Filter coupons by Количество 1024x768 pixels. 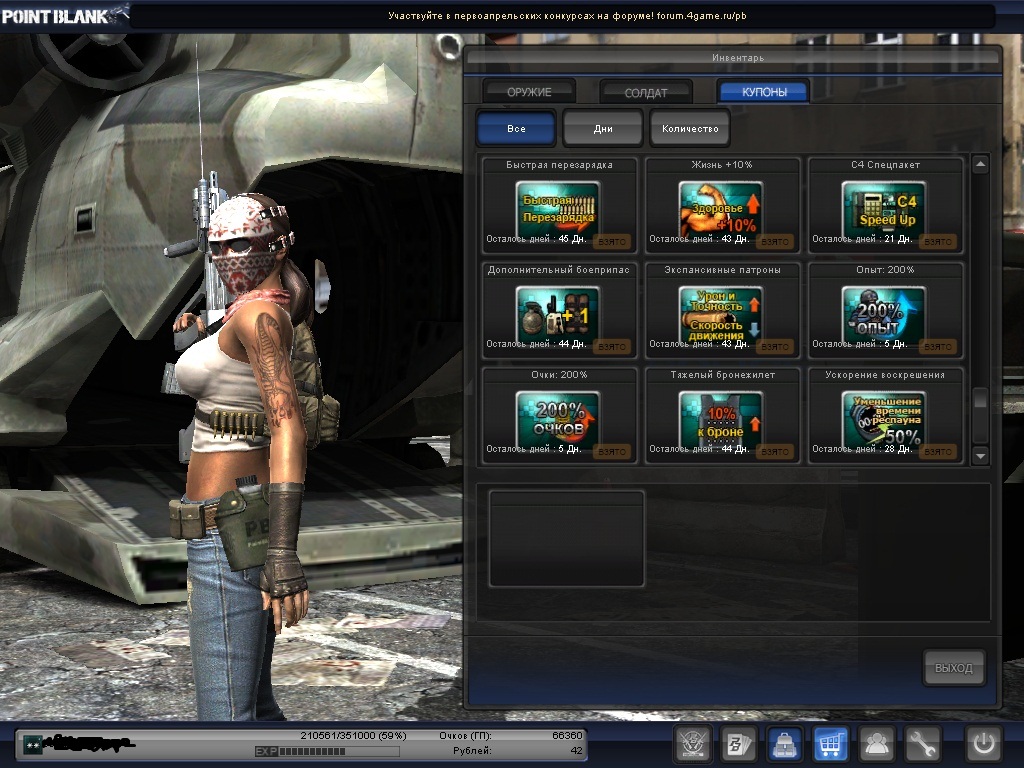690,129
